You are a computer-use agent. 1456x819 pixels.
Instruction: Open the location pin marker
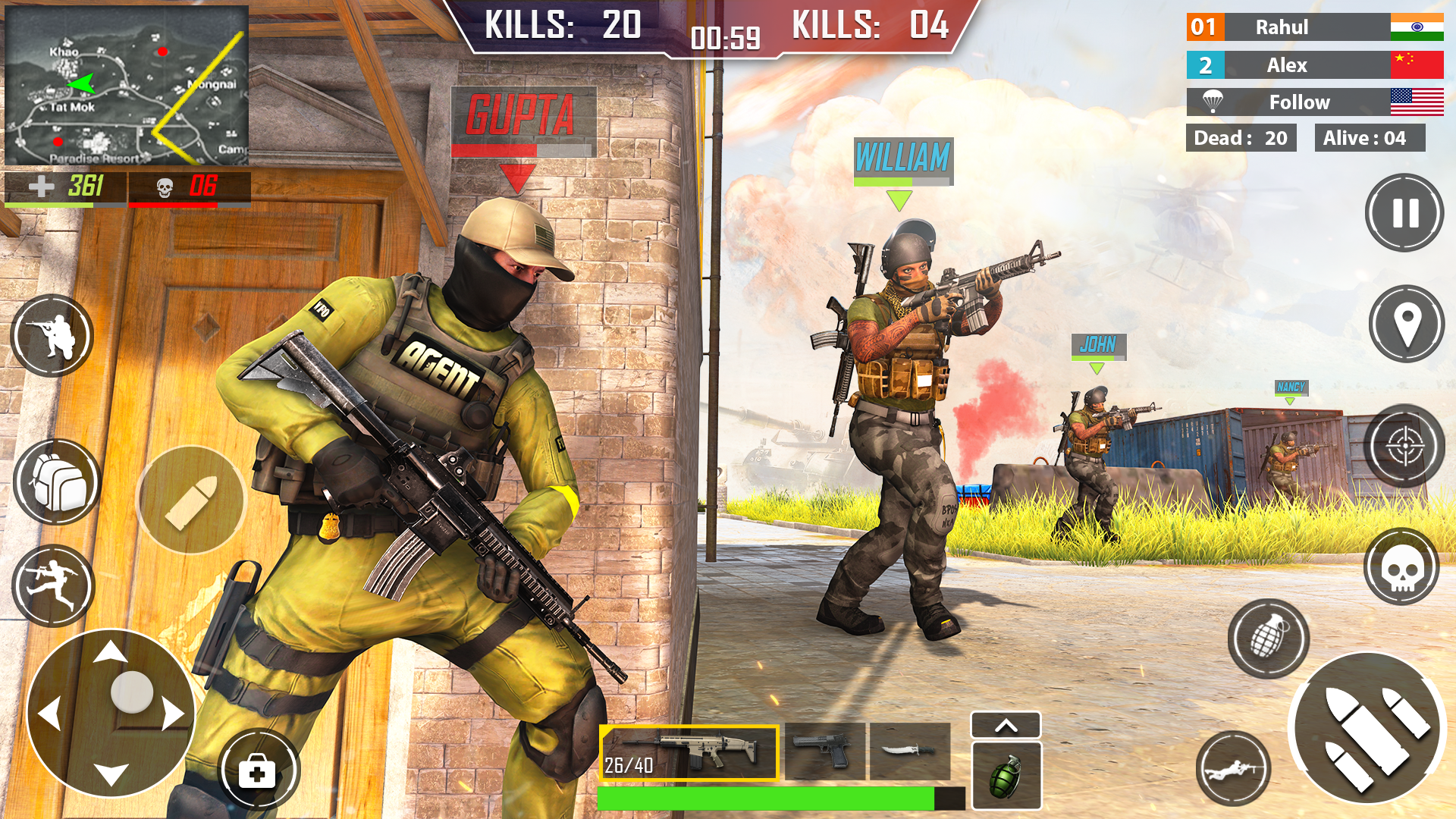coord(1407,323)
